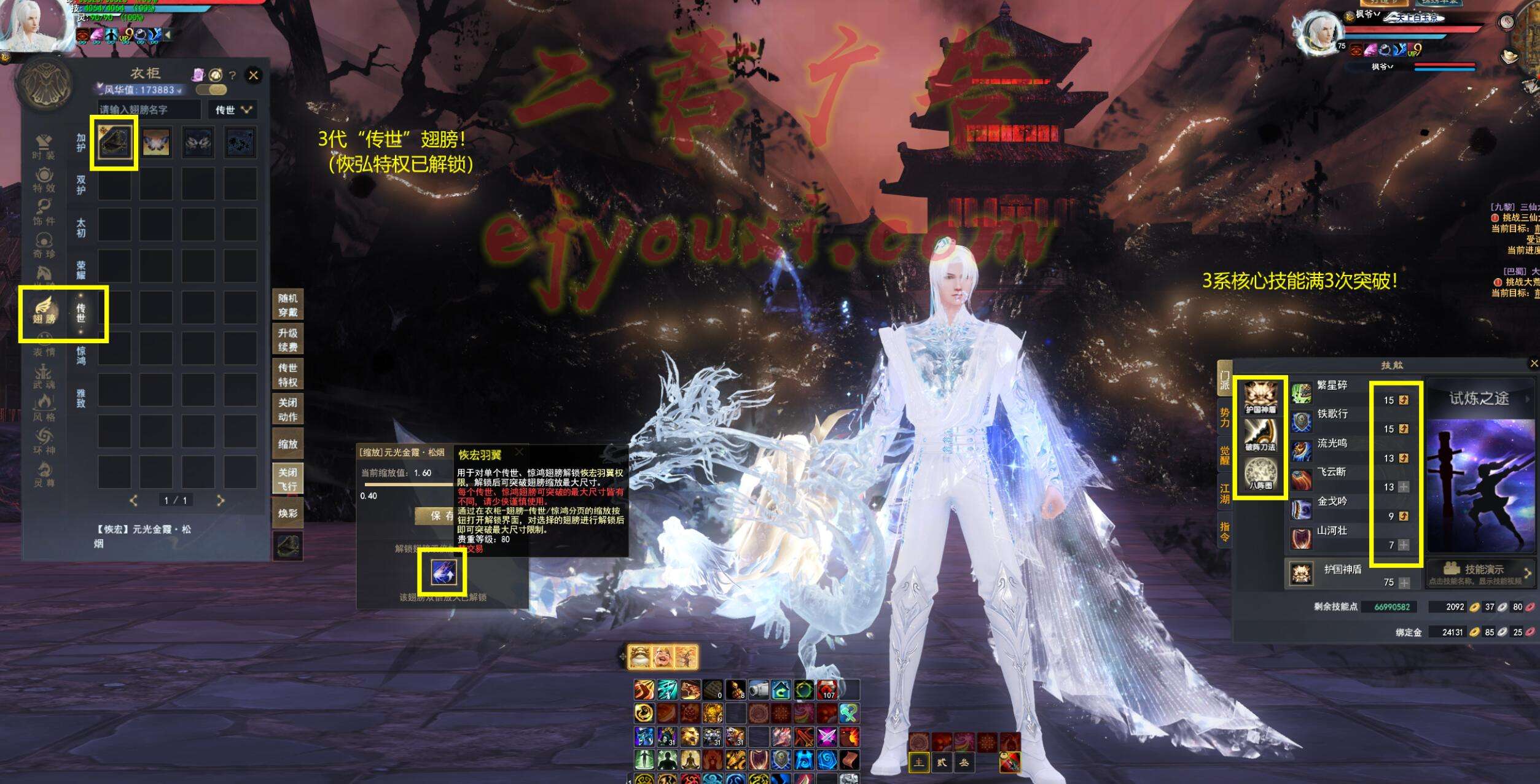Image resolution: width=1540 pixels, height=784 pixels.
Task: Click the 焕彩 recolor button
Action: [x=287, y=513]
